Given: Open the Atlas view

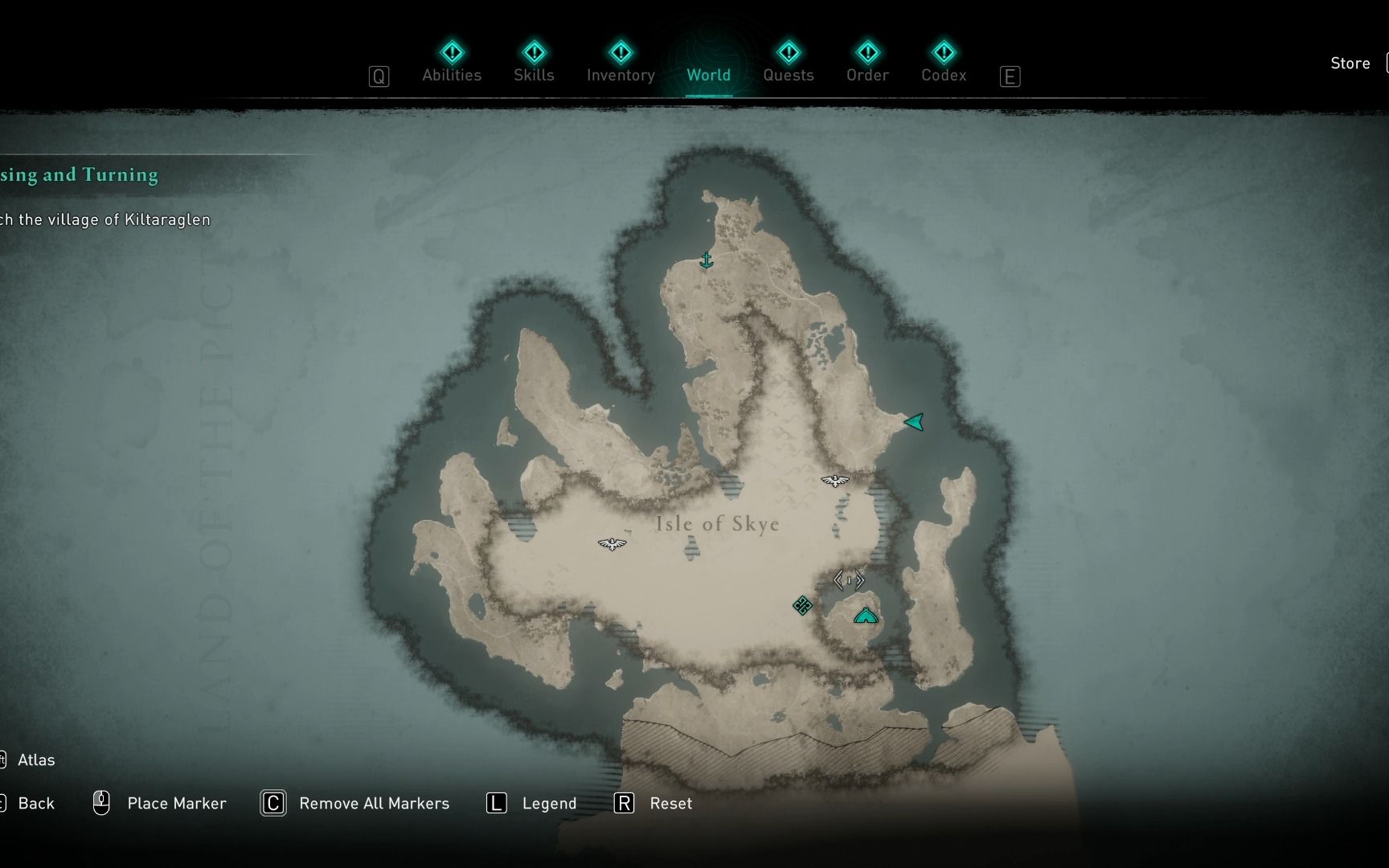Looking at the screenshot, I should [x=35, y=759].
